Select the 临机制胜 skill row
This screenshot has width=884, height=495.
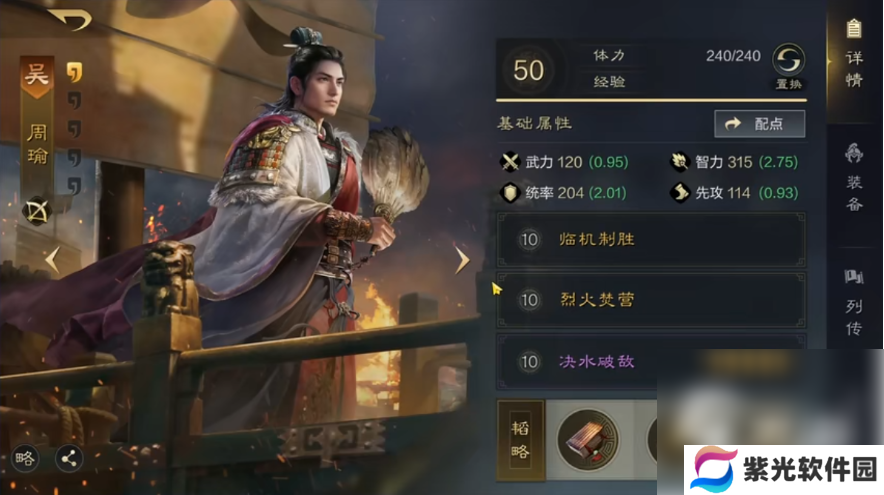651,240
